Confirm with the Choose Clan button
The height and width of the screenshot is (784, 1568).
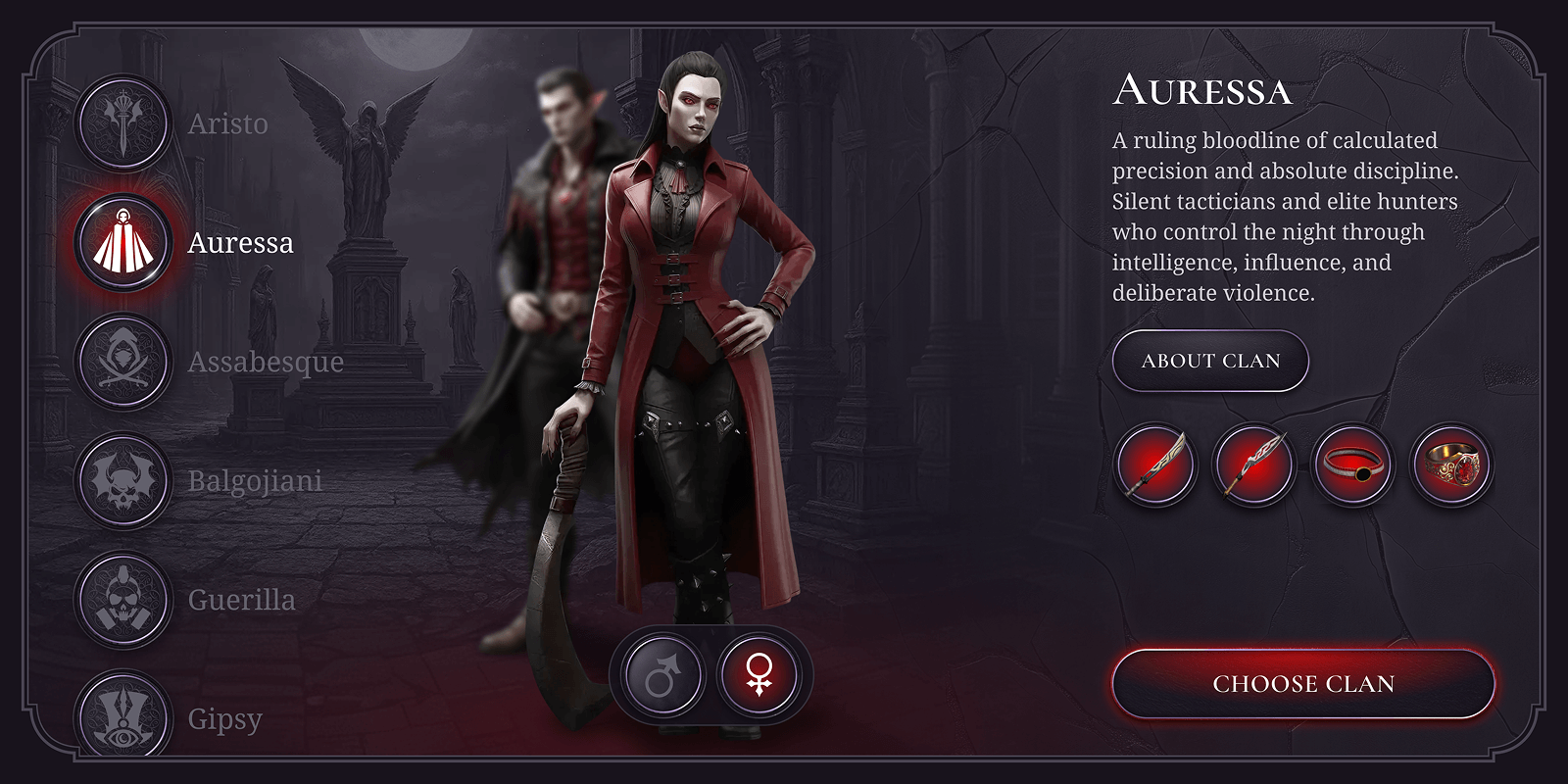click(1303, 684)
